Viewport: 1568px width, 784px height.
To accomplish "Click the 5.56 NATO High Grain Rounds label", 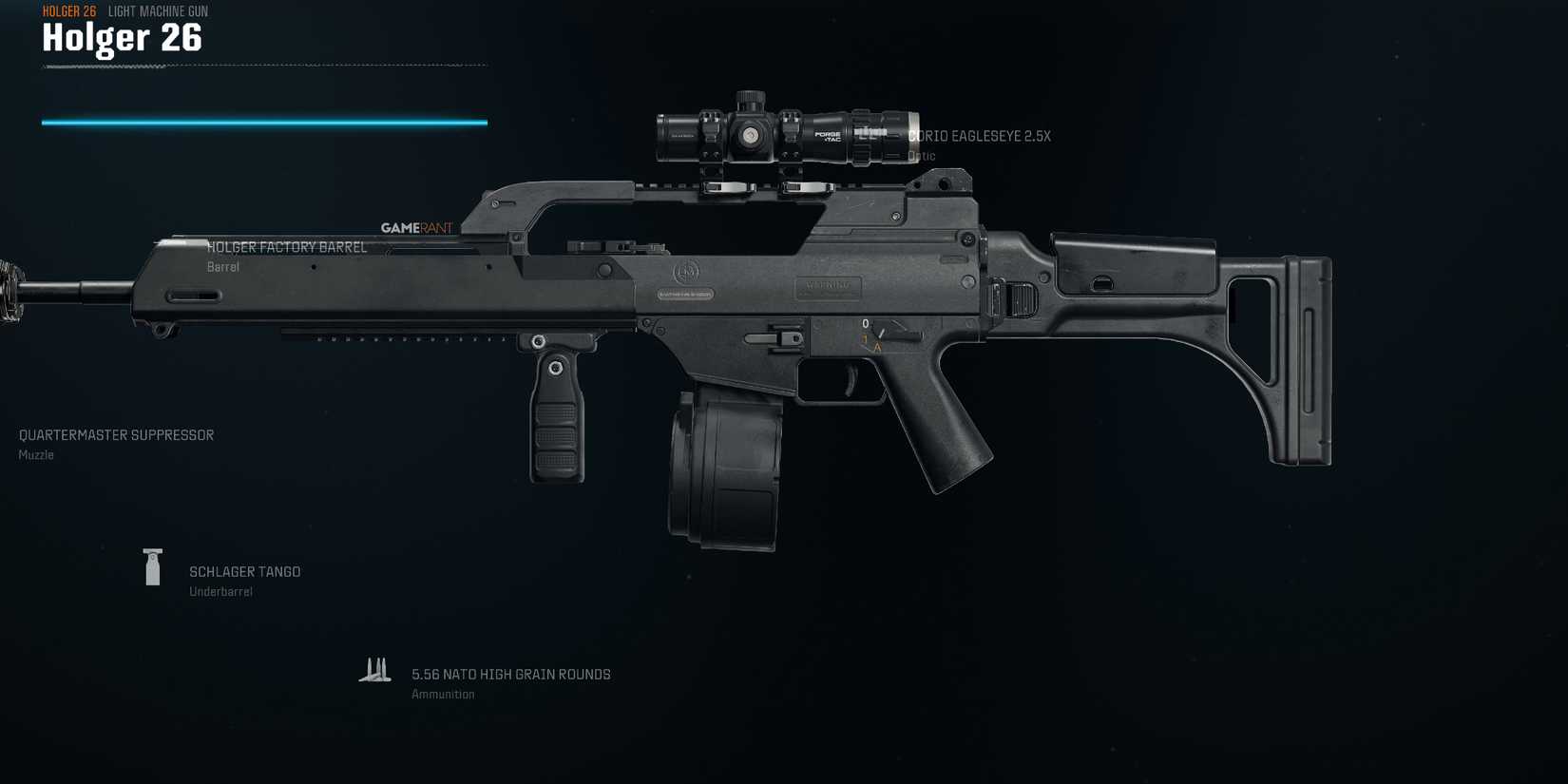I will point(510,674).
